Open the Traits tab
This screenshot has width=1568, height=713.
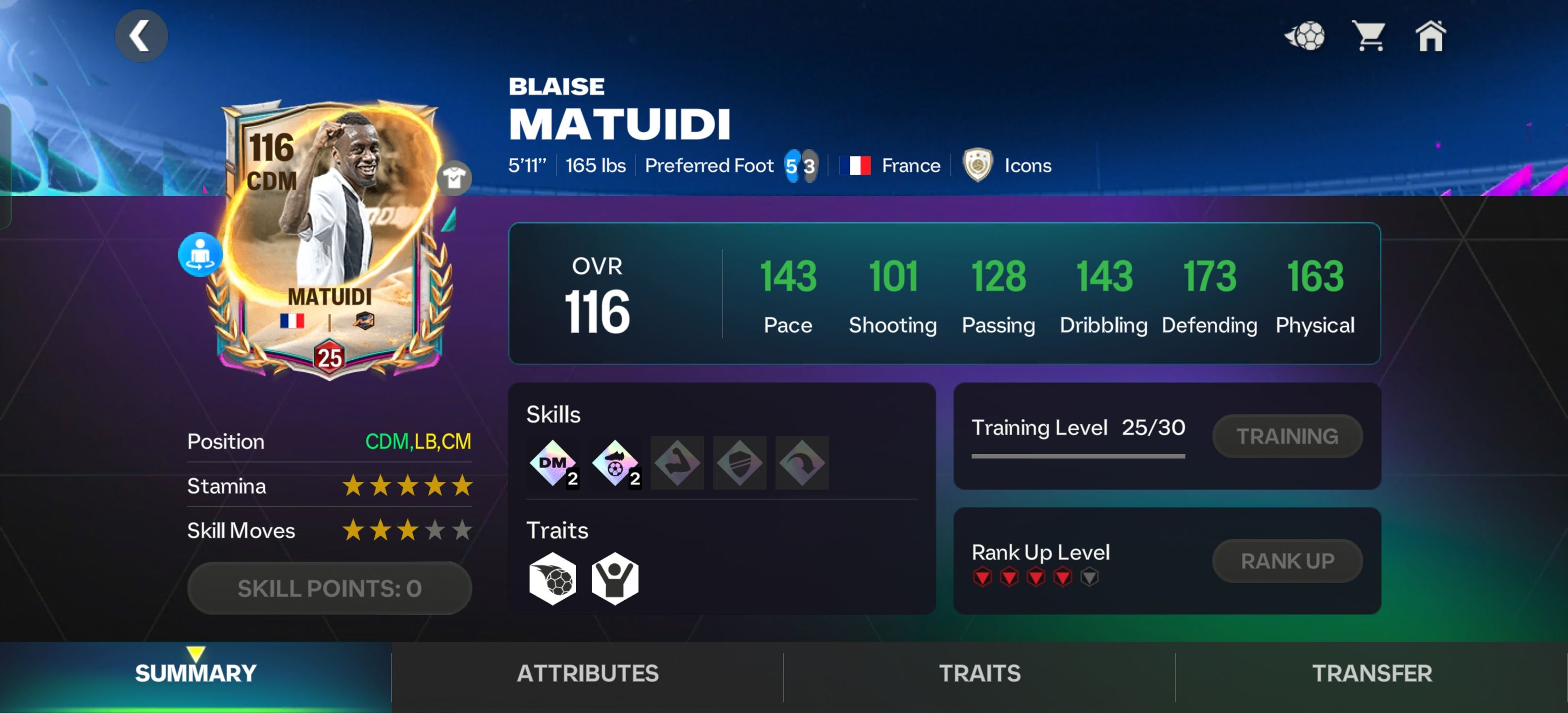tap(980, 673)
